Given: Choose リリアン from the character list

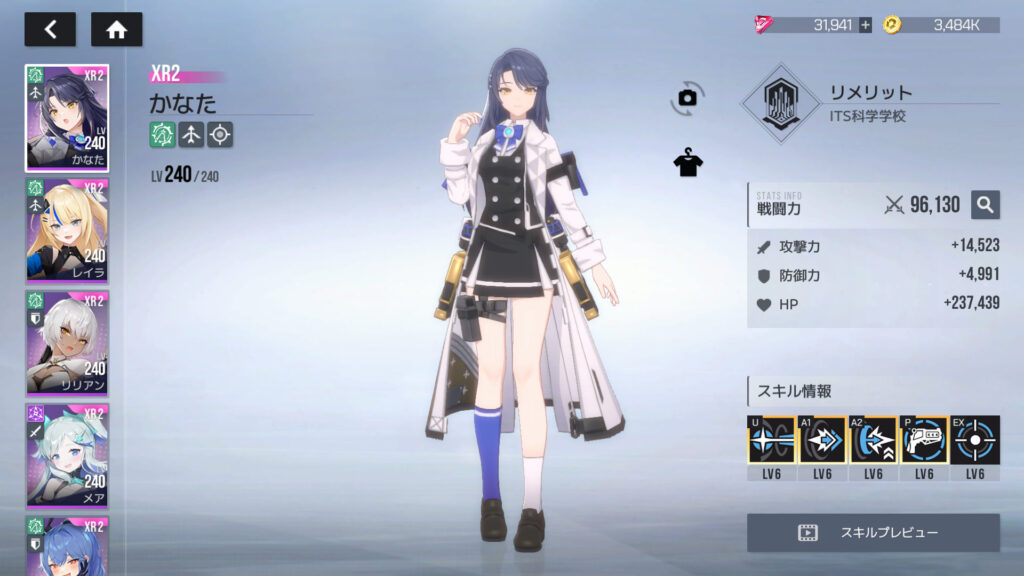Looking at the screenshot, I should [x=67, y=343].
